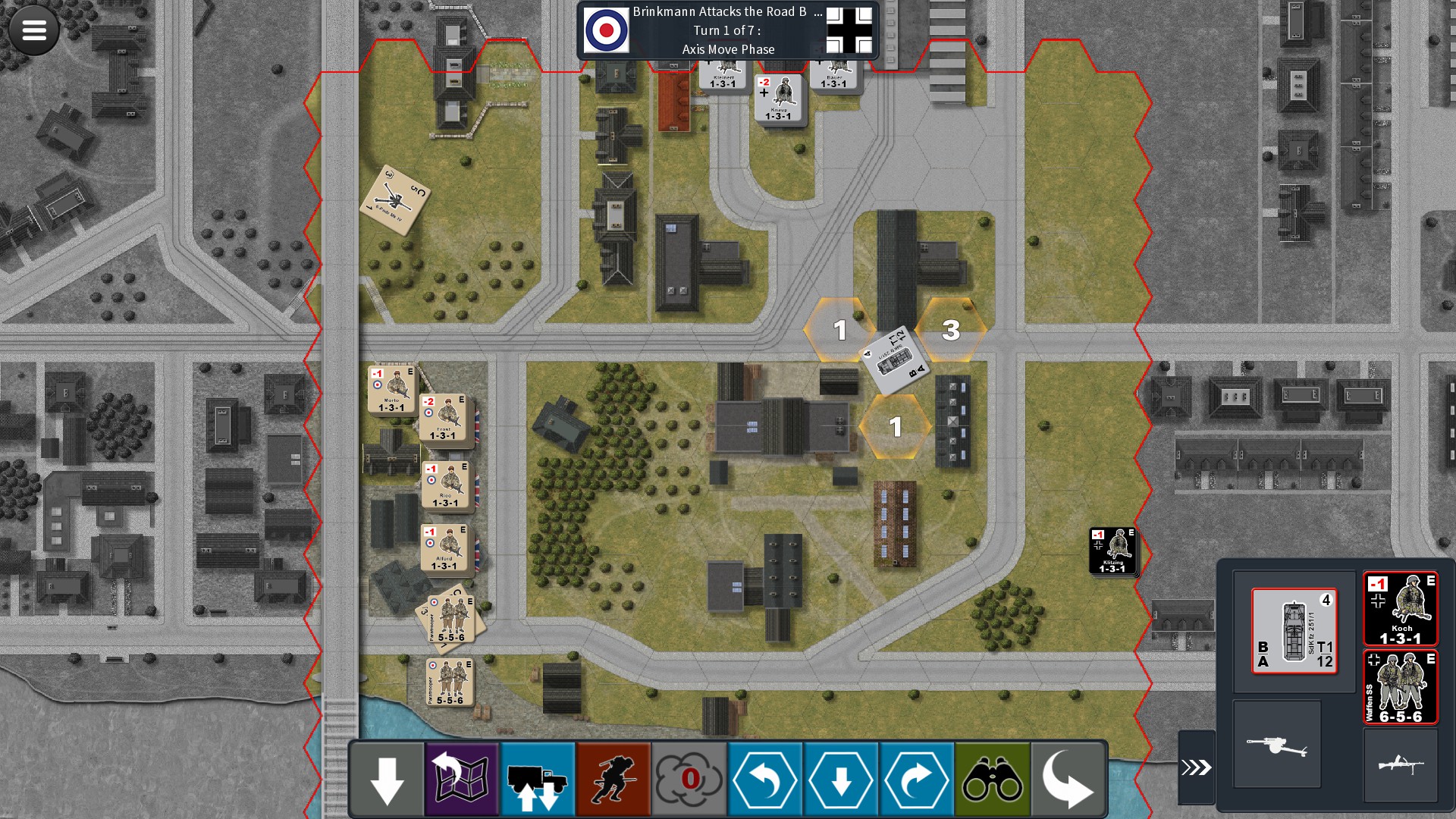Rotate the unit right with hexagon arrow
Viewport: 1456px width, 819px height.
917,780
